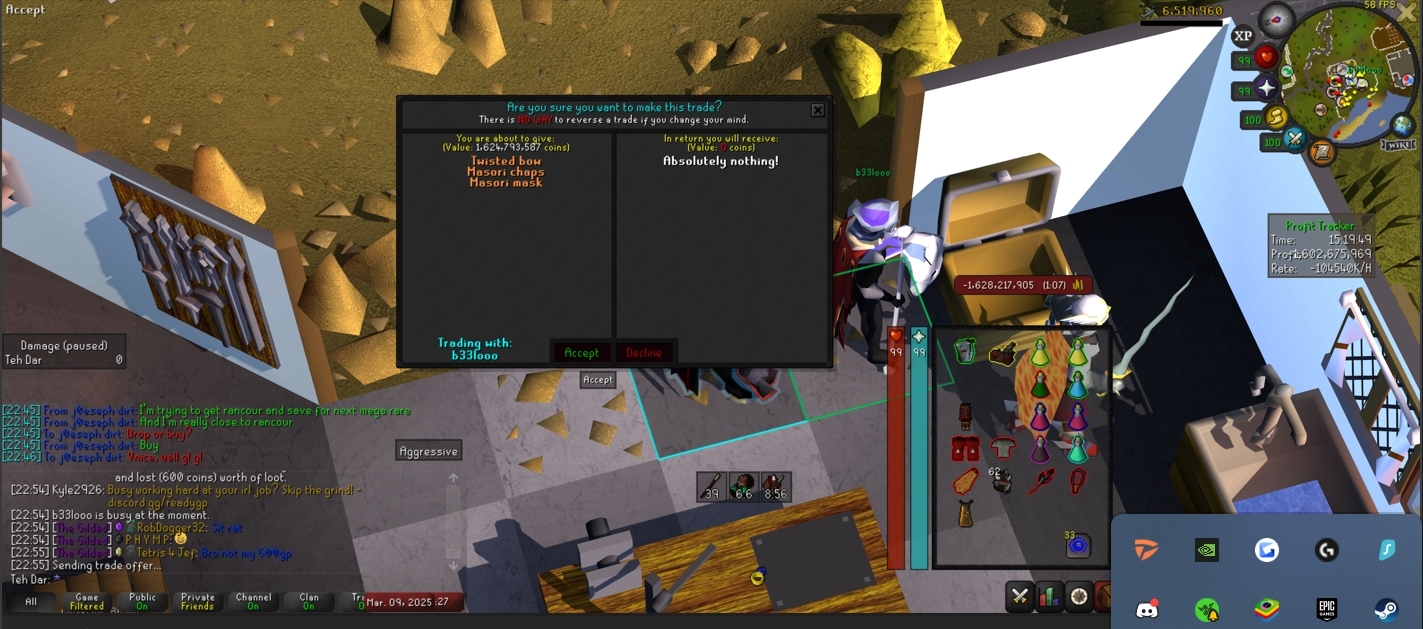
Task: Click the Steam tray icon
Action: tap(1386, 608)
